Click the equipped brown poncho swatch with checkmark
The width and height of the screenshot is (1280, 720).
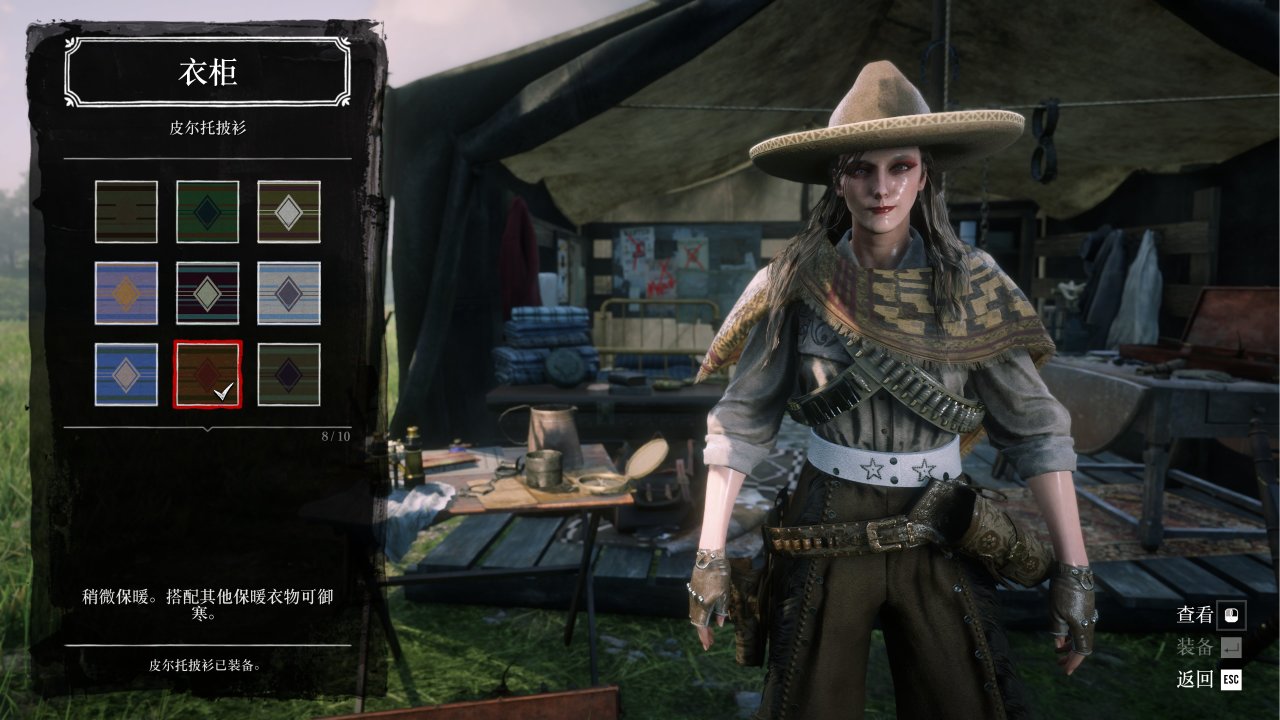pyautogui.click(x=207, y=374)
